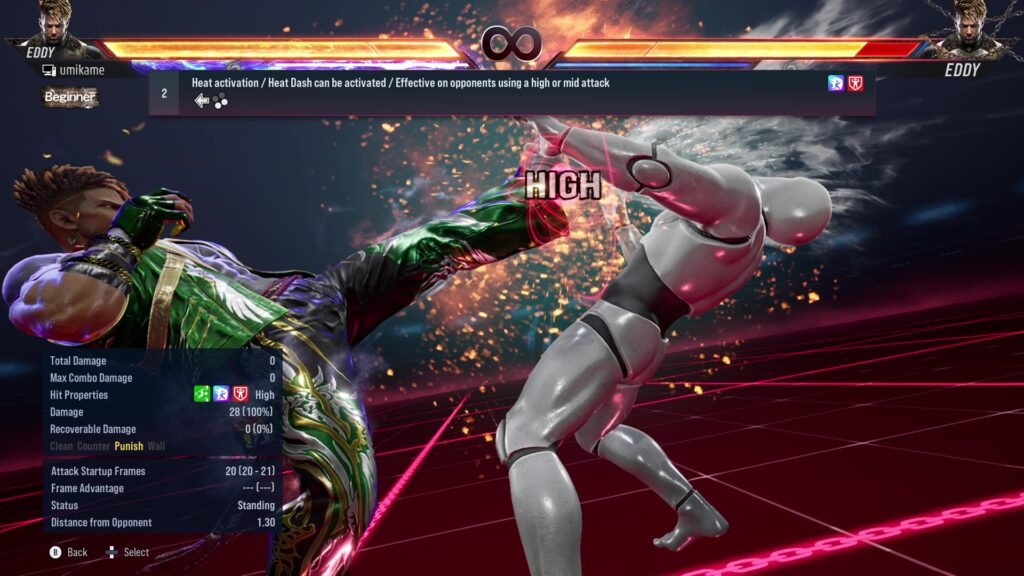The width and height of the screenshot is (1024, 576).
Task: Click the Beginner rank badge
Action: pyautogui.click(x=70, y=97)
